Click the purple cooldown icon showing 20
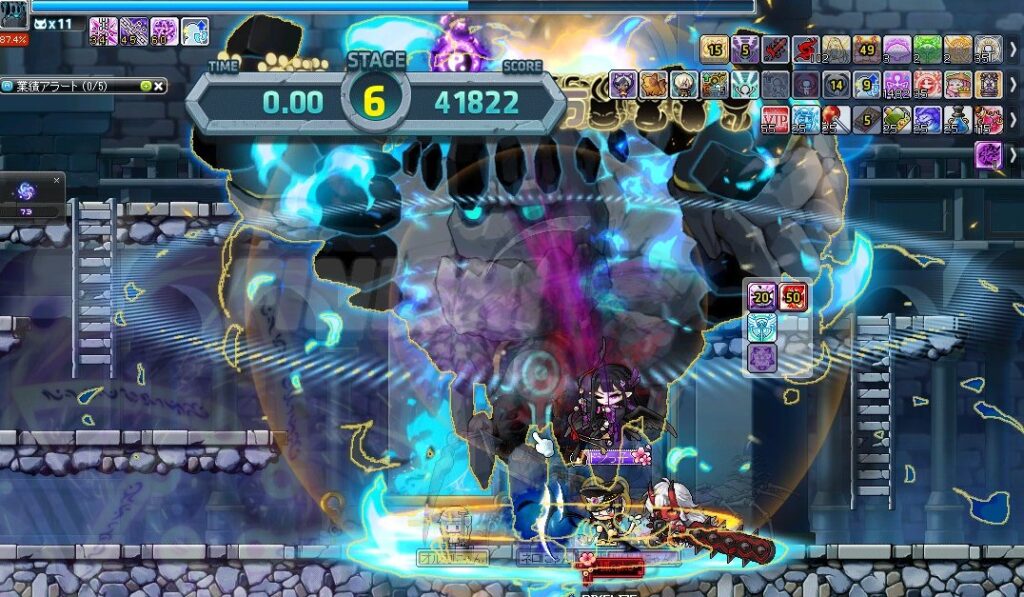This screenshot has height=597, width=1024. (x=762, y=296)
